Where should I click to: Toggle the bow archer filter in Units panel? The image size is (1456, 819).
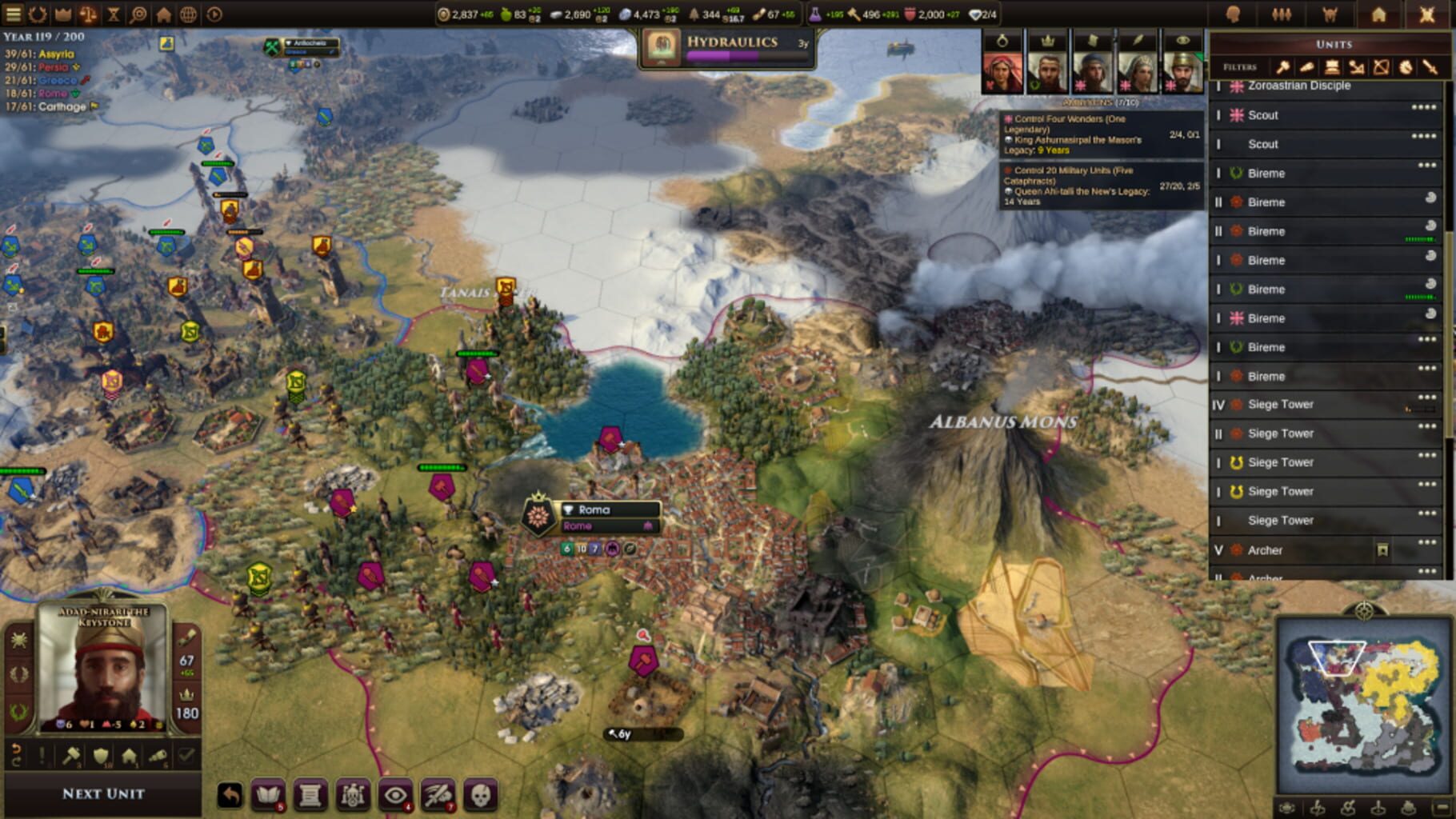[1381, 67]
